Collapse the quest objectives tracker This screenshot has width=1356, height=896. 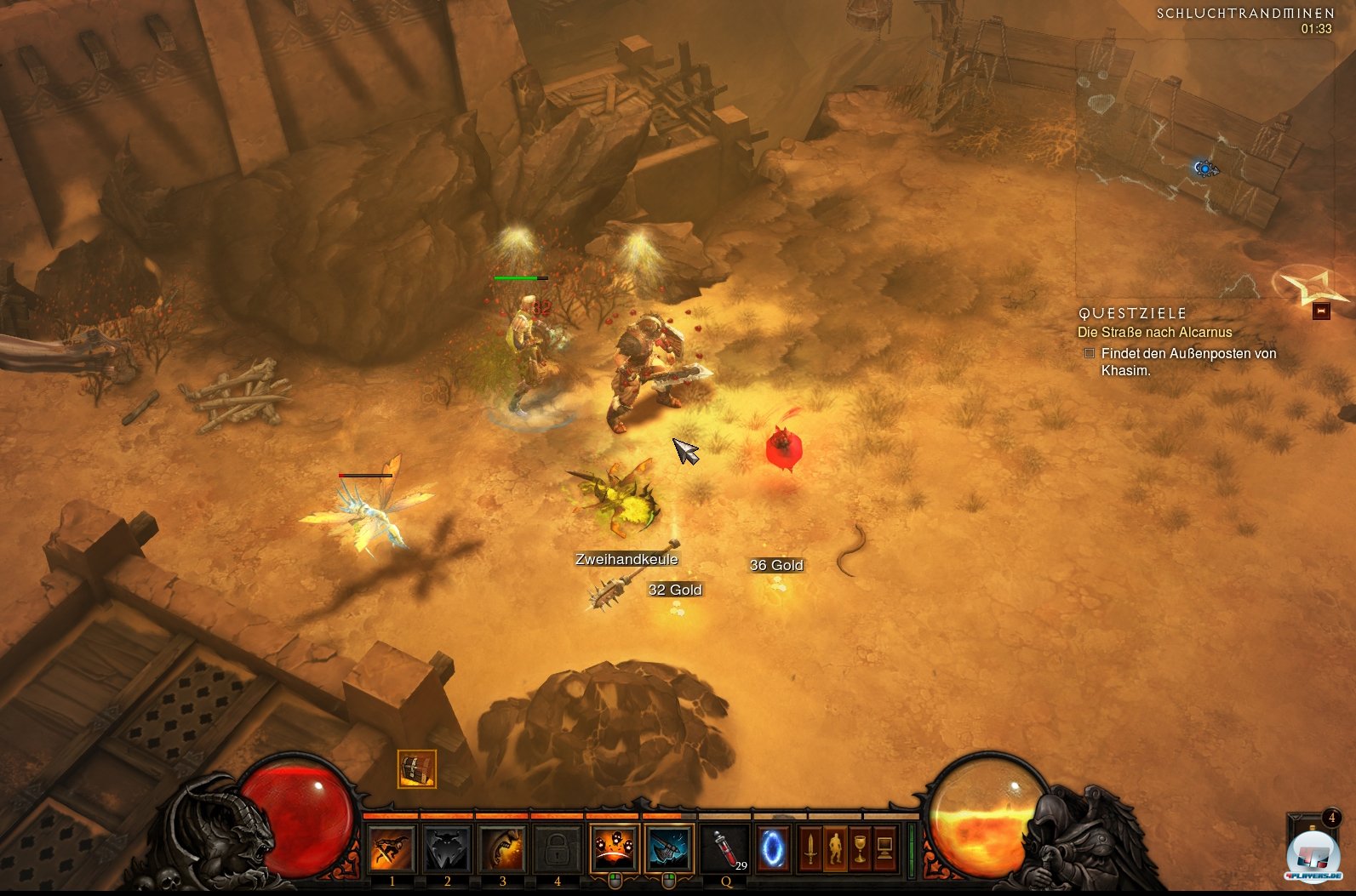click(1320, 311)
